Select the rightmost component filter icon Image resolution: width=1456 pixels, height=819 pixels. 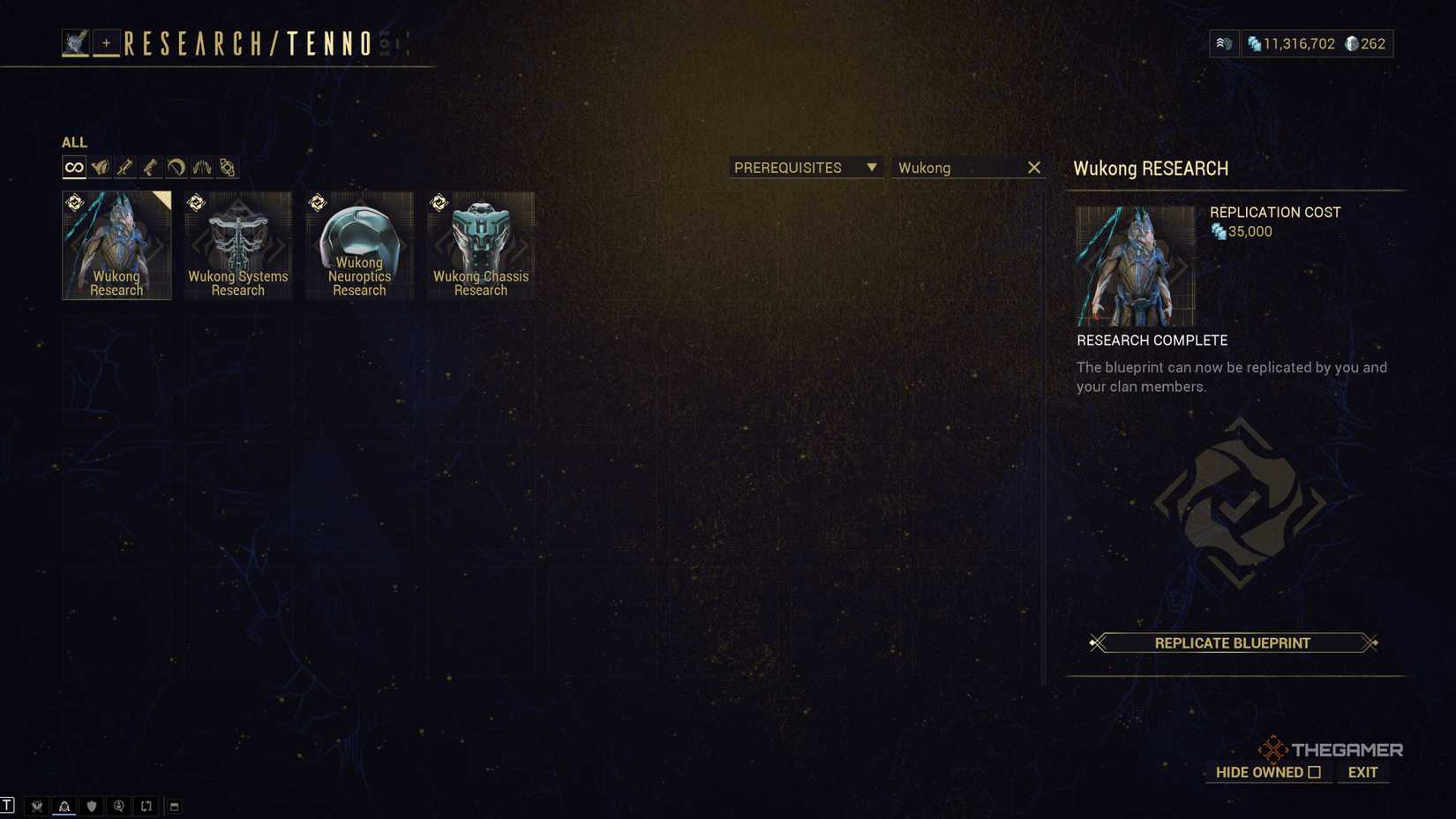(227, 166)
